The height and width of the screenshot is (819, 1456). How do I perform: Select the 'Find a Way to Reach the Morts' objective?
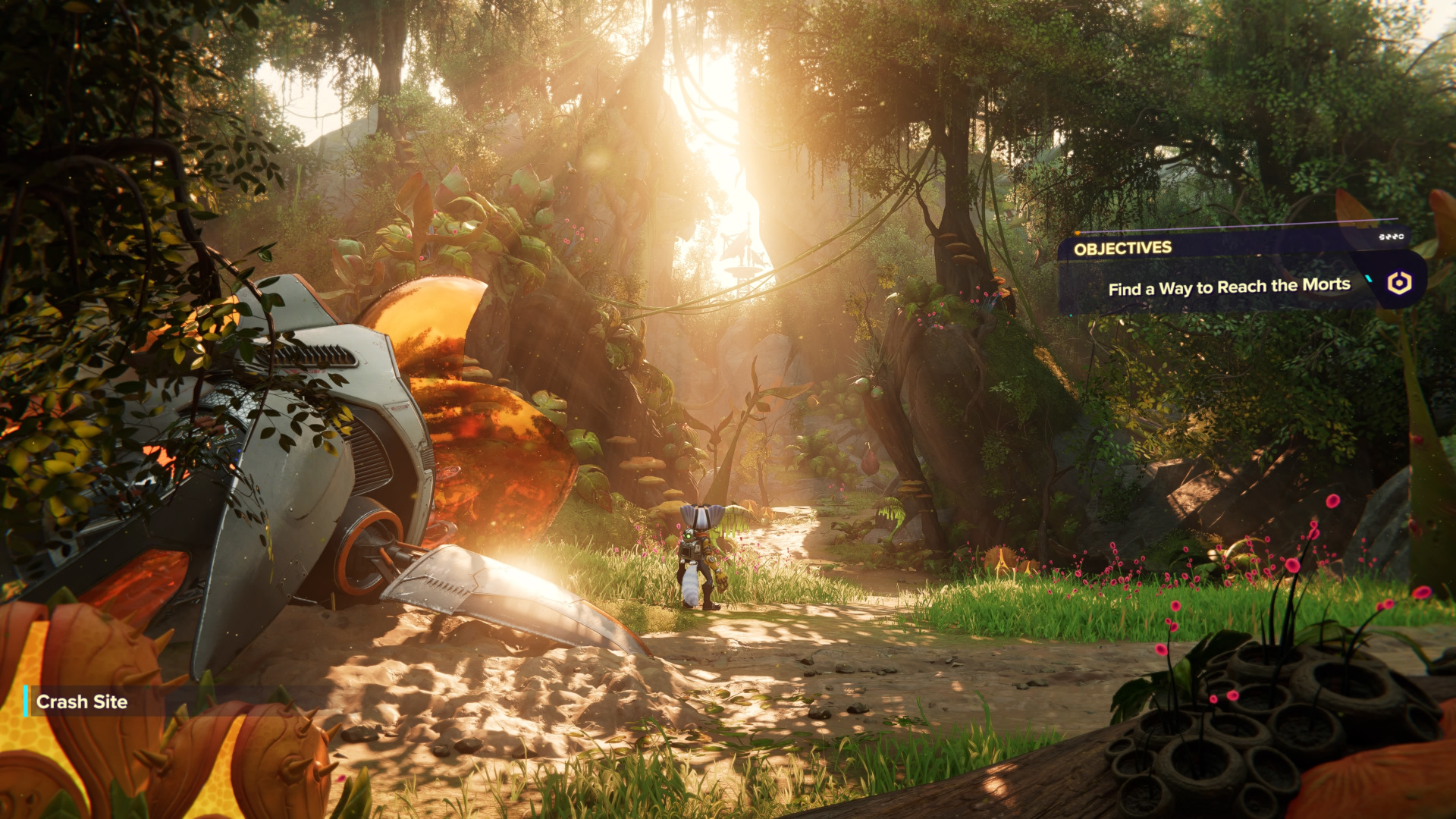(1228, 287)
